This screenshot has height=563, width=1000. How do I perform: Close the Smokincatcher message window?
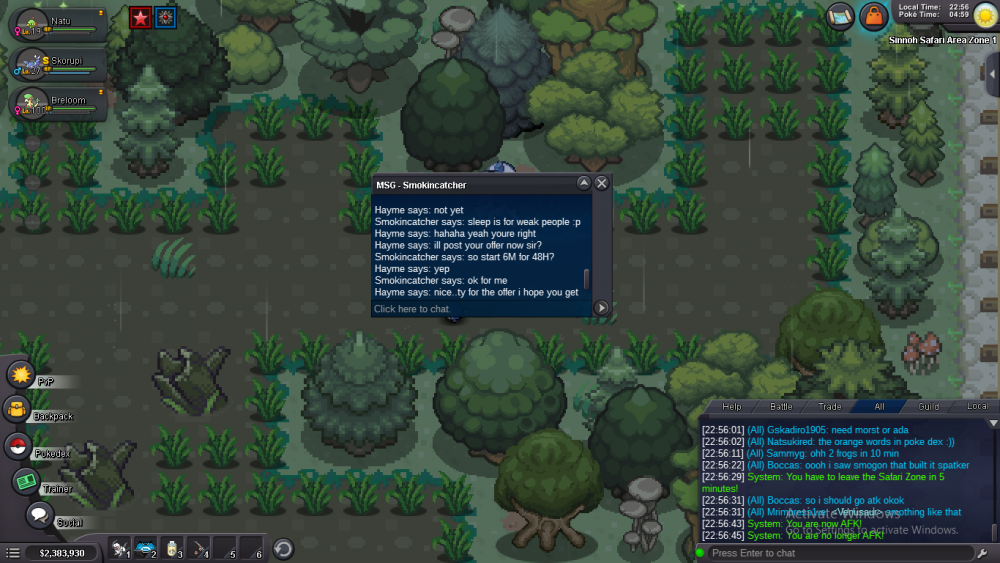click(602, 183)
